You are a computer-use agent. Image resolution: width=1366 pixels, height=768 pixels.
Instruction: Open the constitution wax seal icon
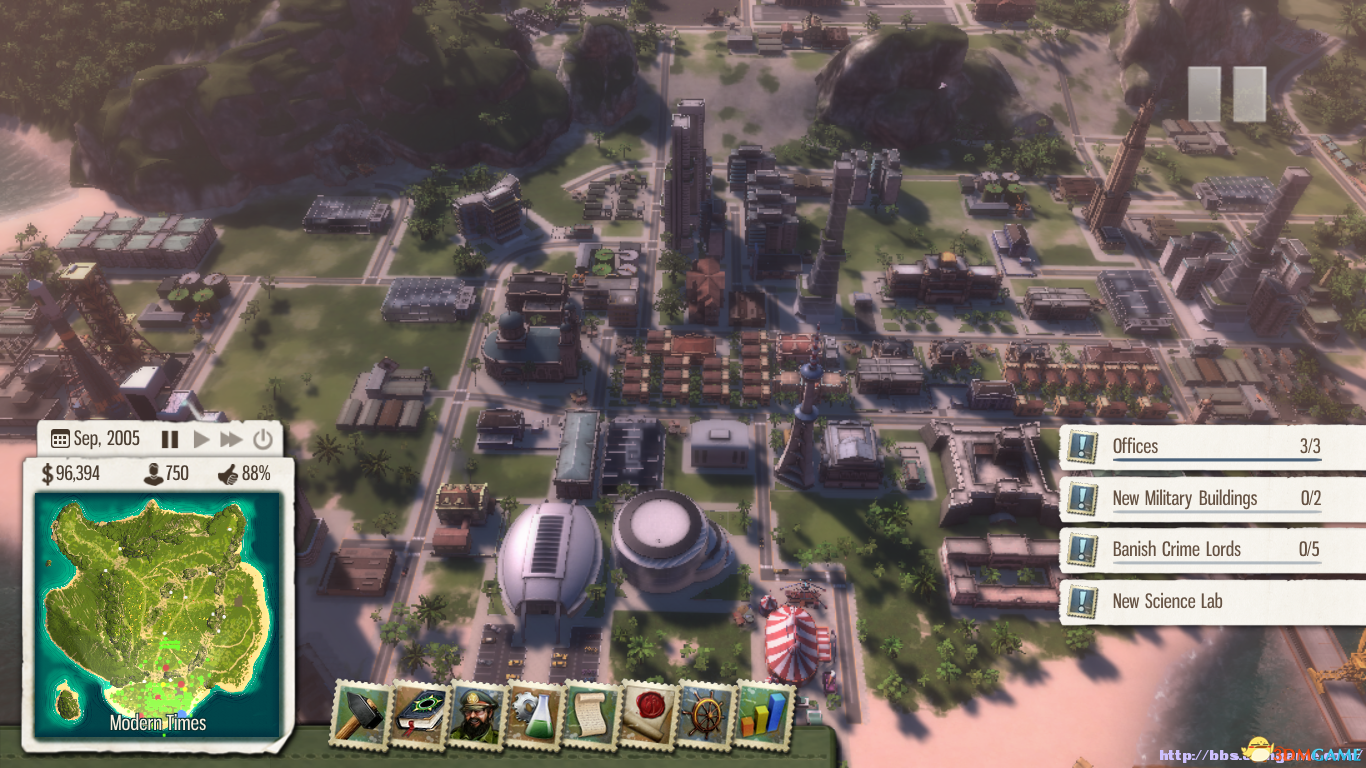[x=648, y=714]
